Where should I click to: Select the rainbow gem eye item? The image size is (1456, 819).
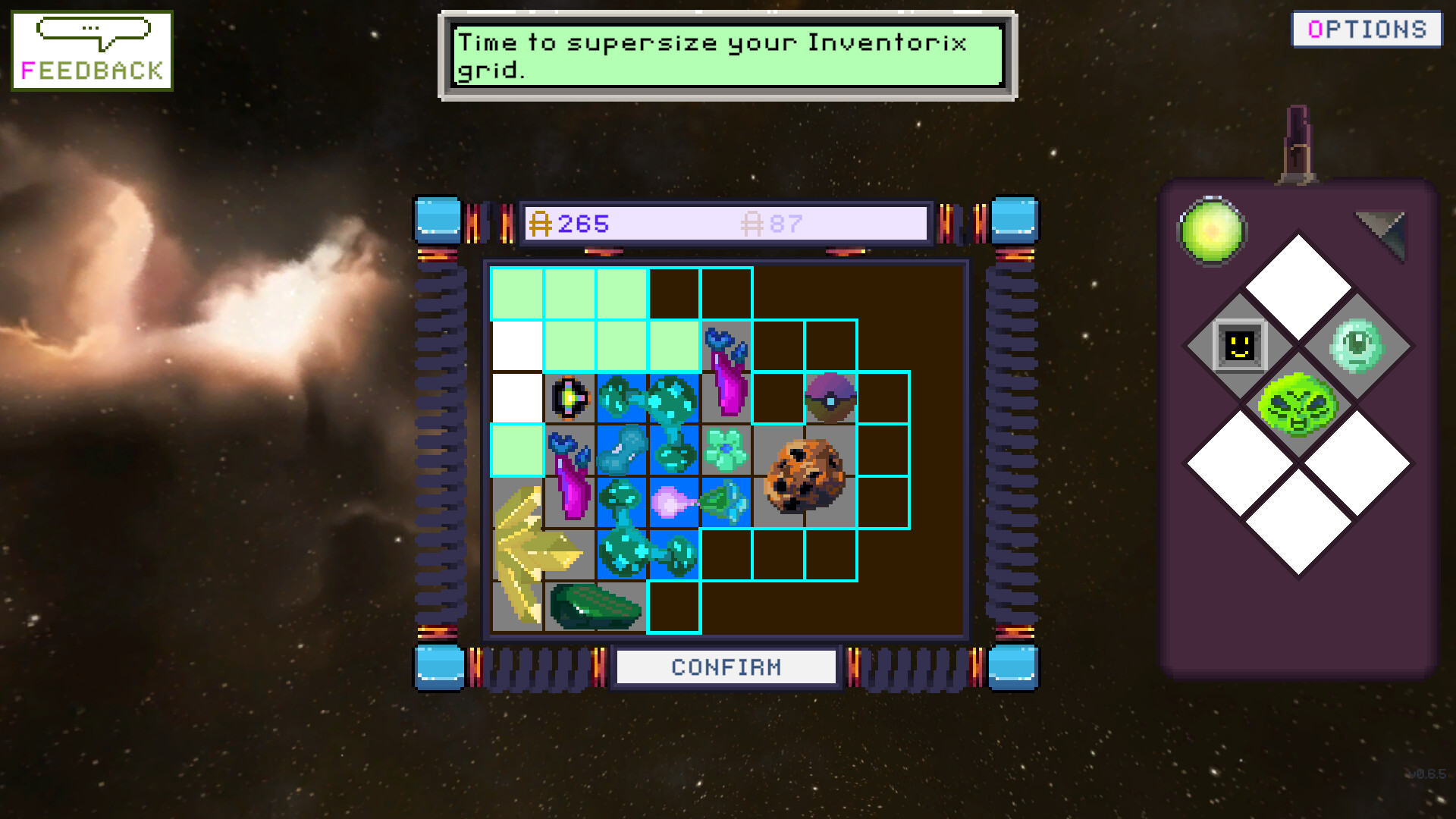pos(570,397)
